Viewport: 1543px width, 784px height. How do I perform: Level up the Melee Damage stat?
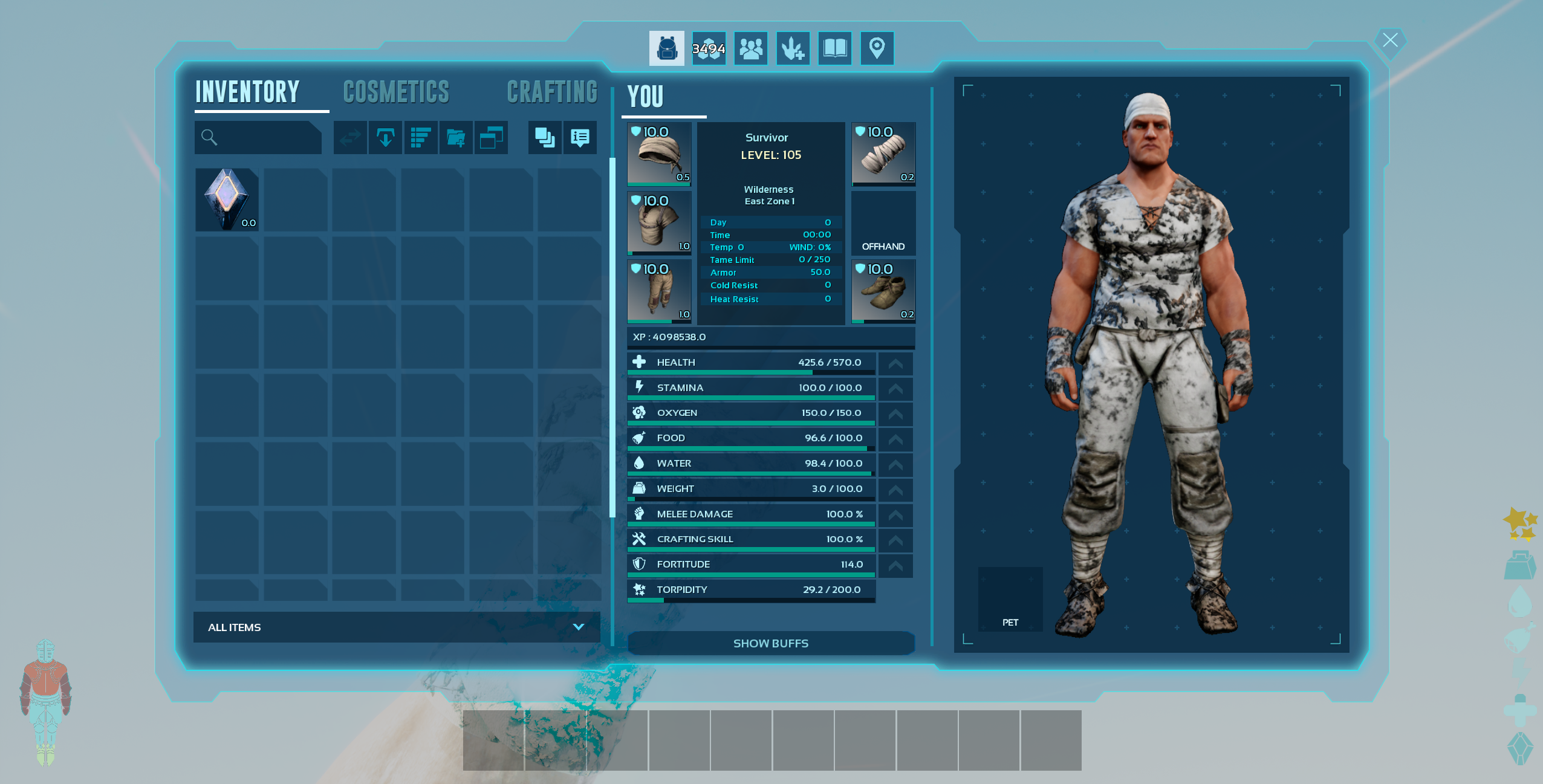[x=895, y=516]
